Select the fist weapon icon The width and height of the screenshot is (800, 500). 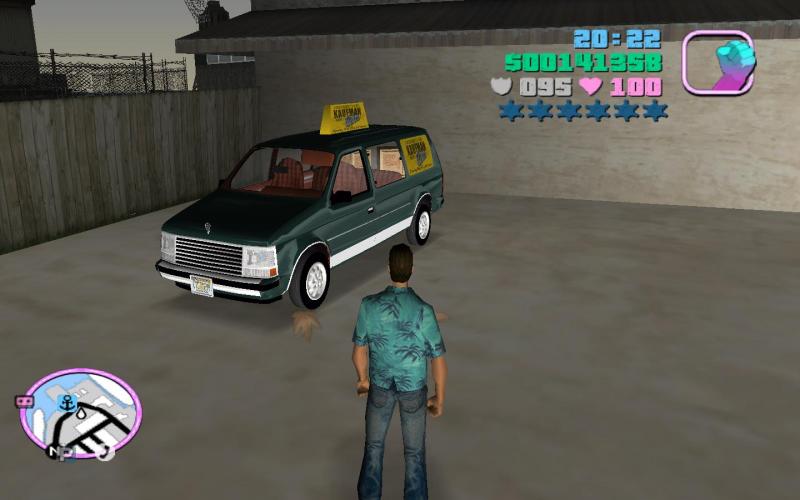[x=717, y=62]
